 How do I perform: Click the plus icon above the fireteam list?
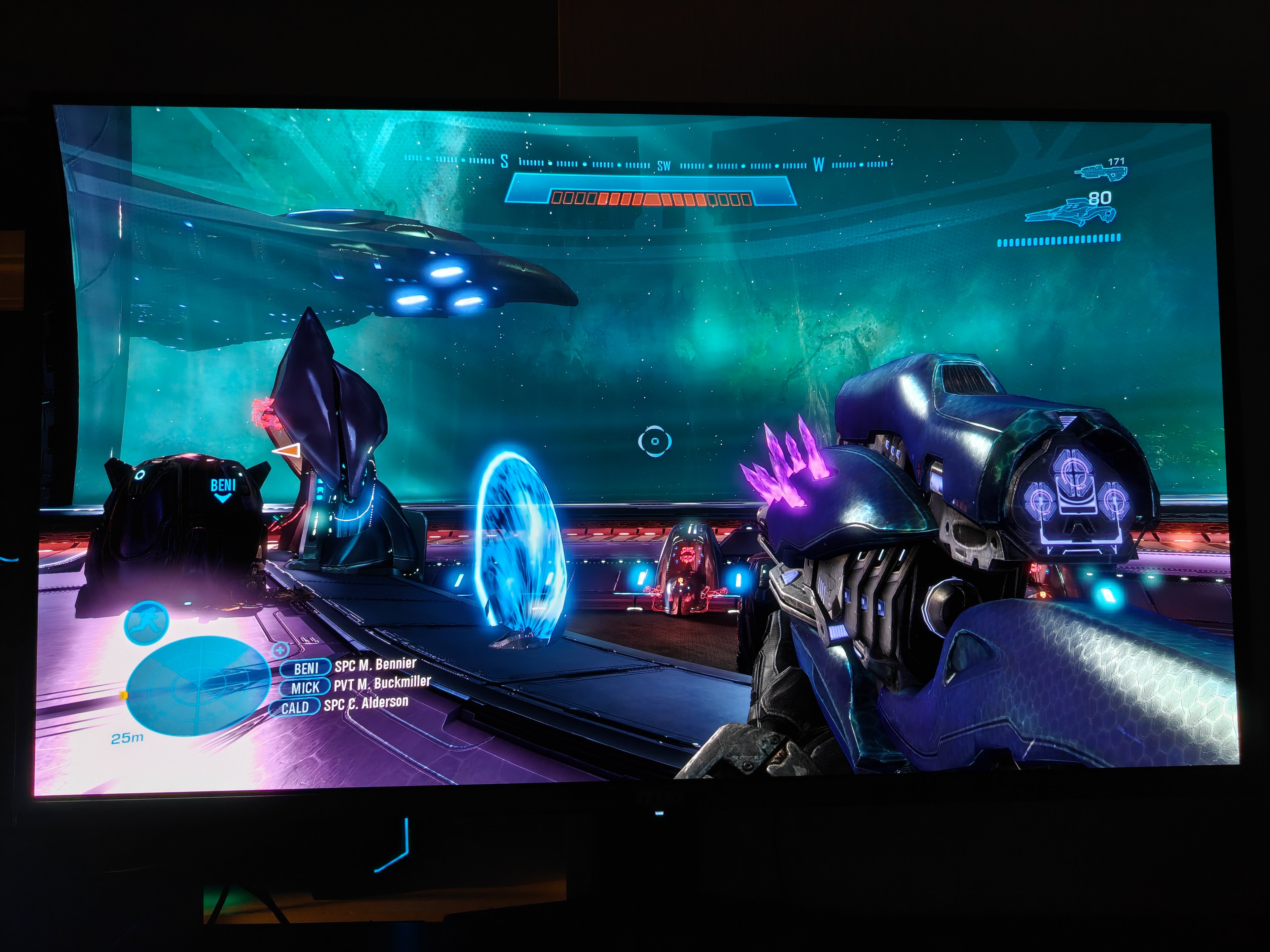coord(280,650)
